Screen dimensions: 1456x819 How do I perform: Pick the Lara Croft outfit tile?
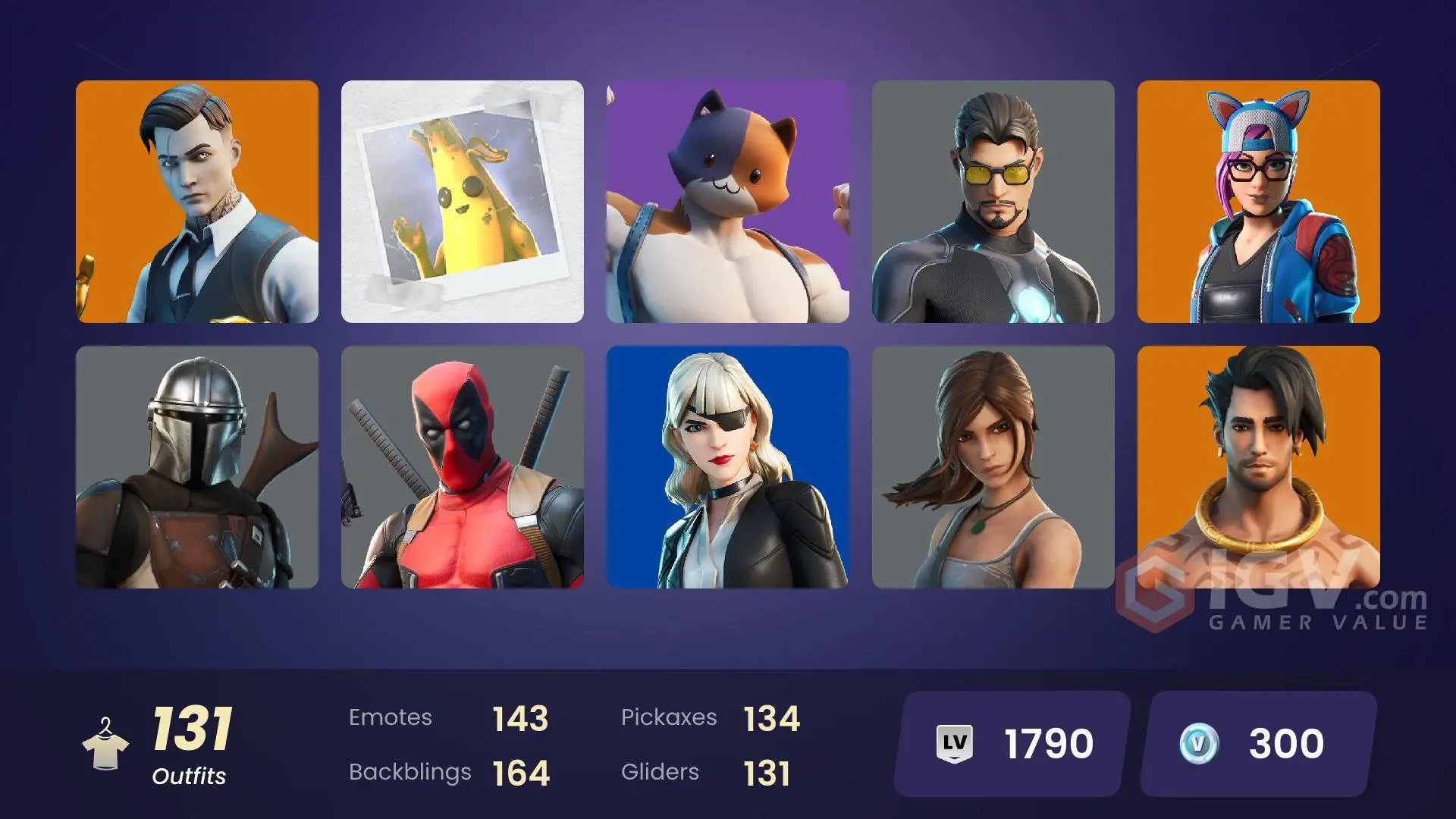point(993,467)
